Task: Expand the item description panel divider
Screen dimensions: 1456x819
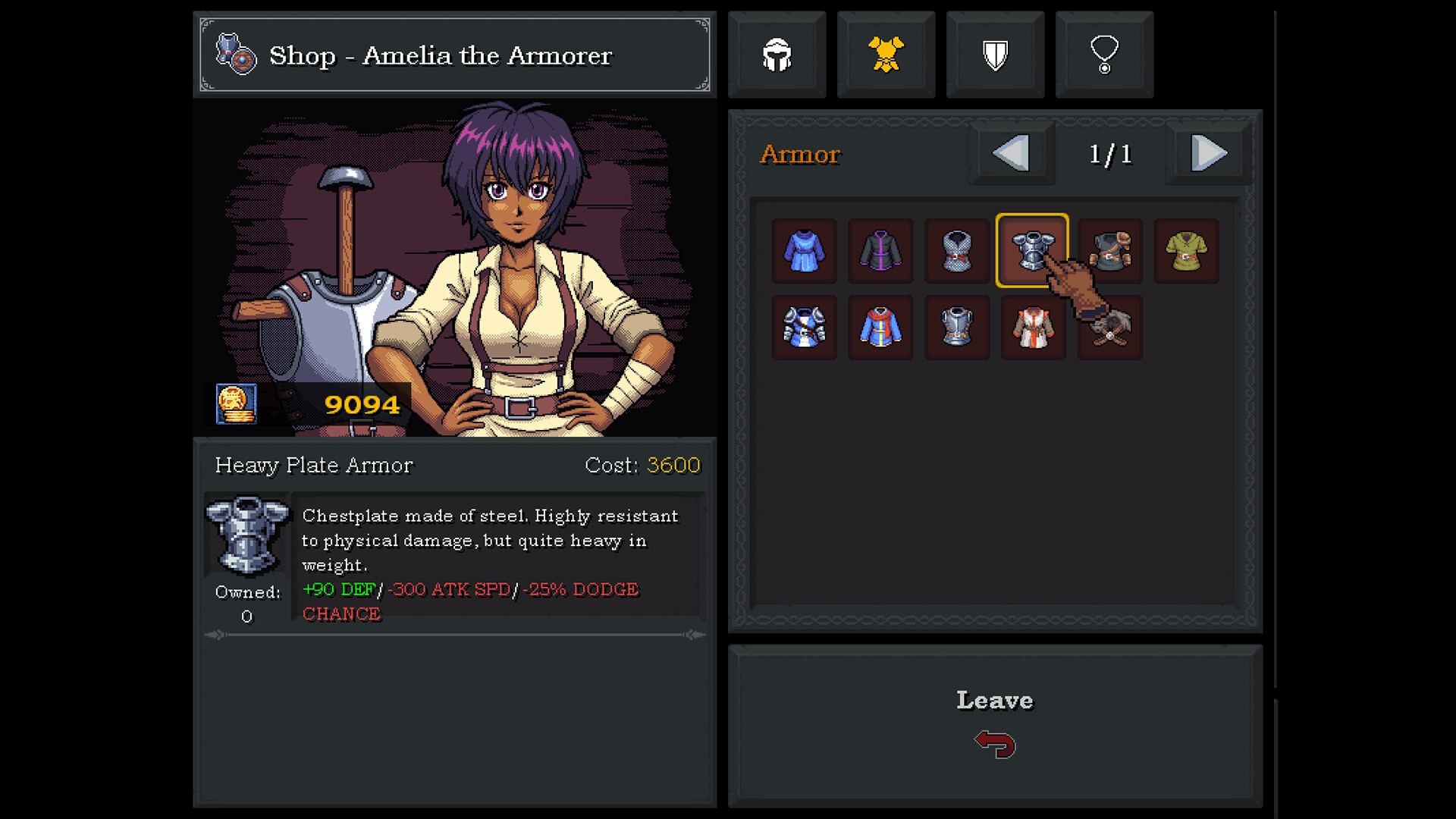Action: [x=453, y=635]
